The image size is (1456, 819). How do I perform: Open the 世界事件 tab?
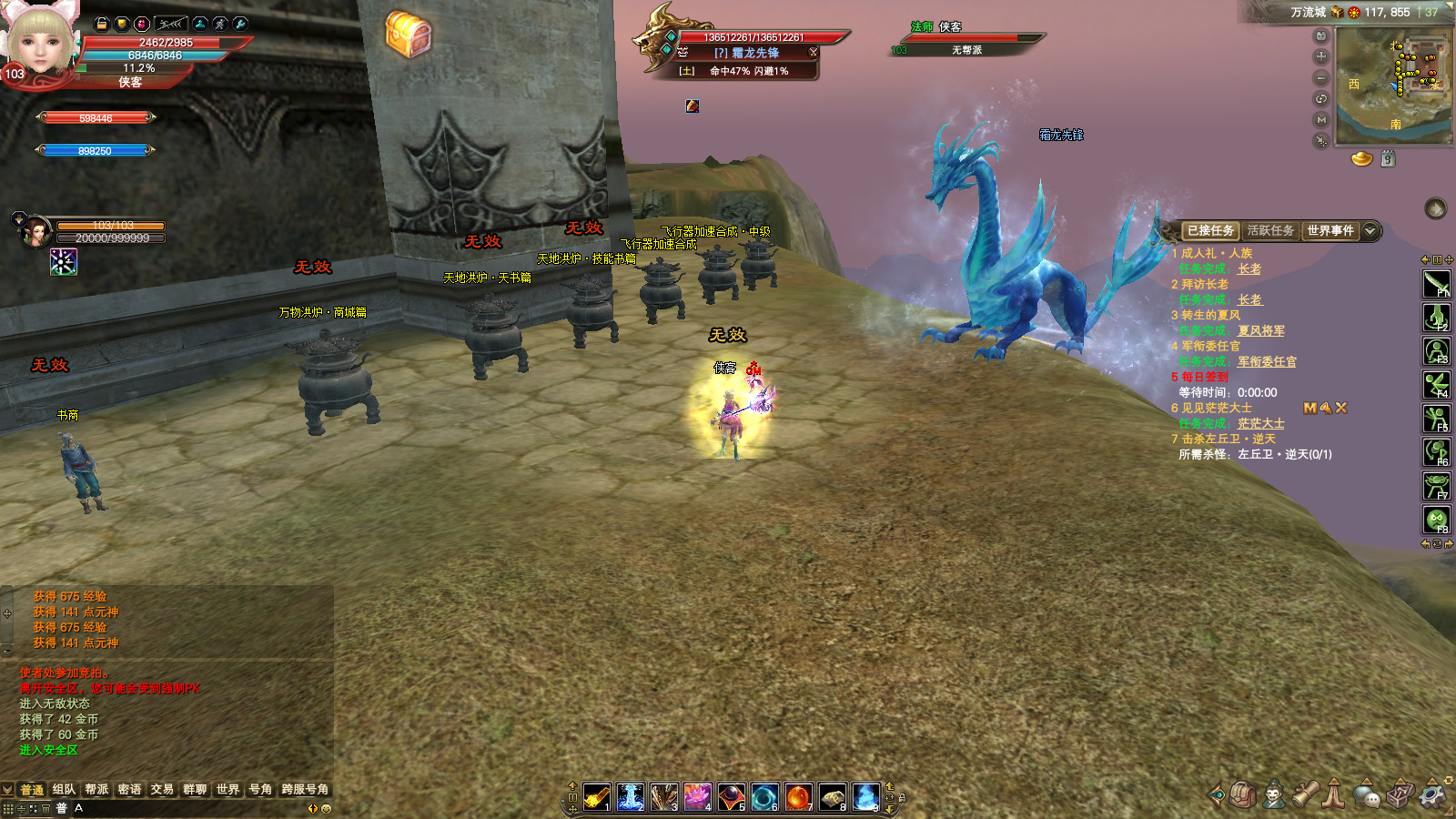tap(1330, 231)
